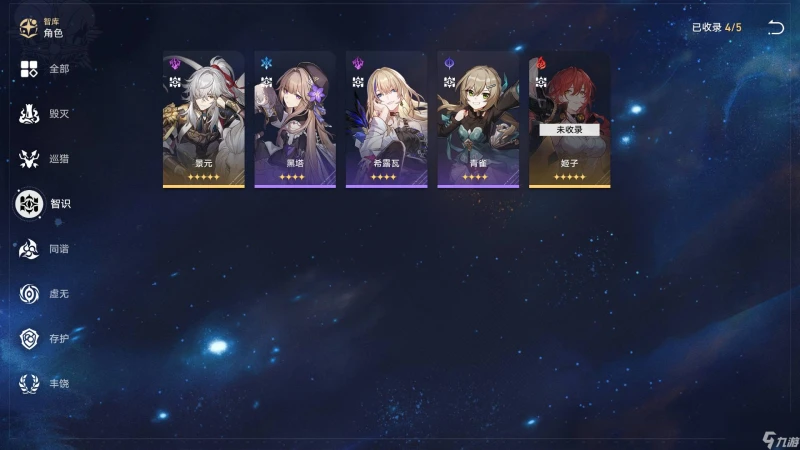Choose the 希露瓦 character card
Screen dimensions: 800x450
[x=386, y=120]
